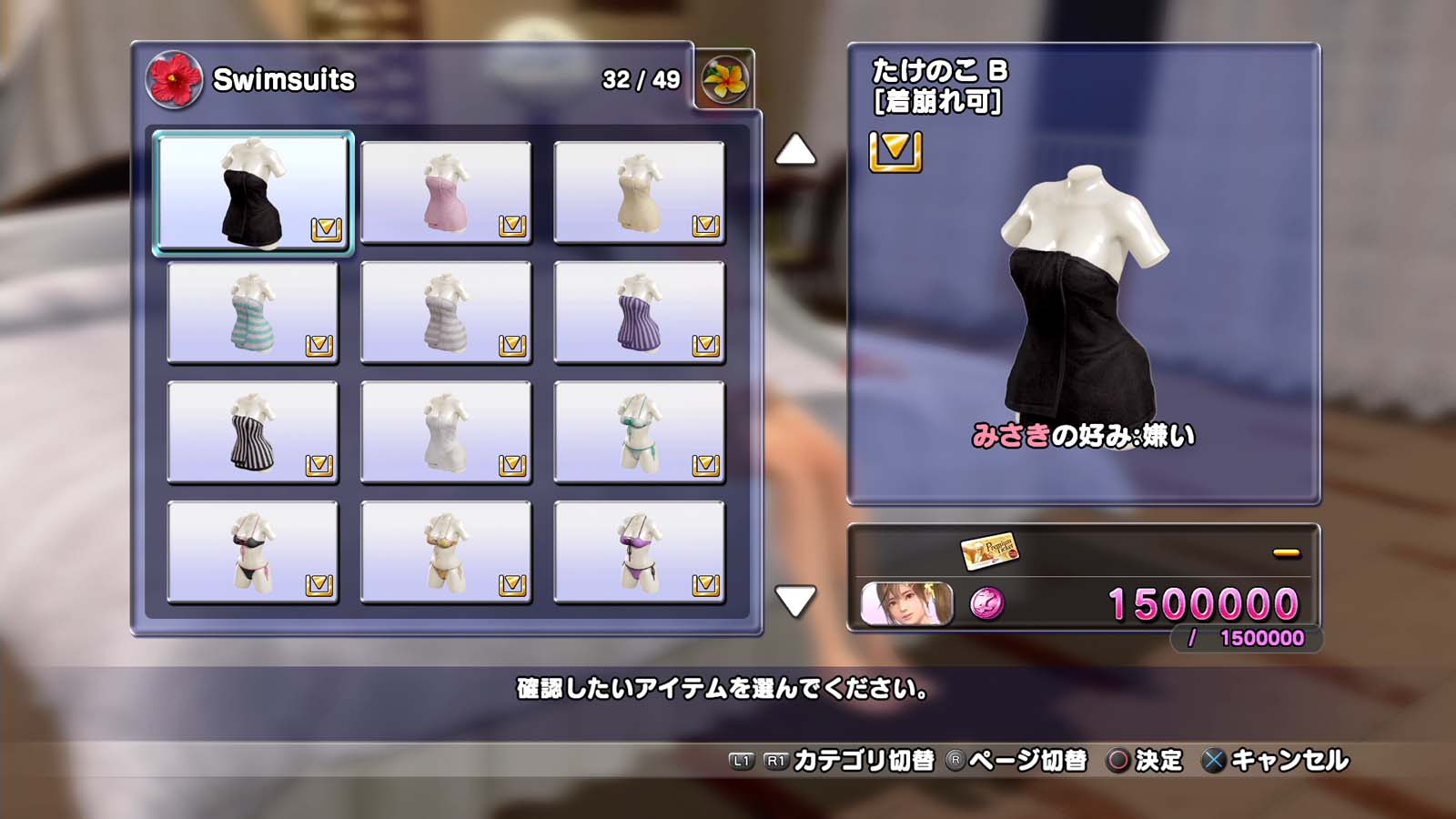Pick the black-and-white striped towel swimsuit
This screenshot has height=819, width=1456.
pyautogui.click(x=253, y=432)
